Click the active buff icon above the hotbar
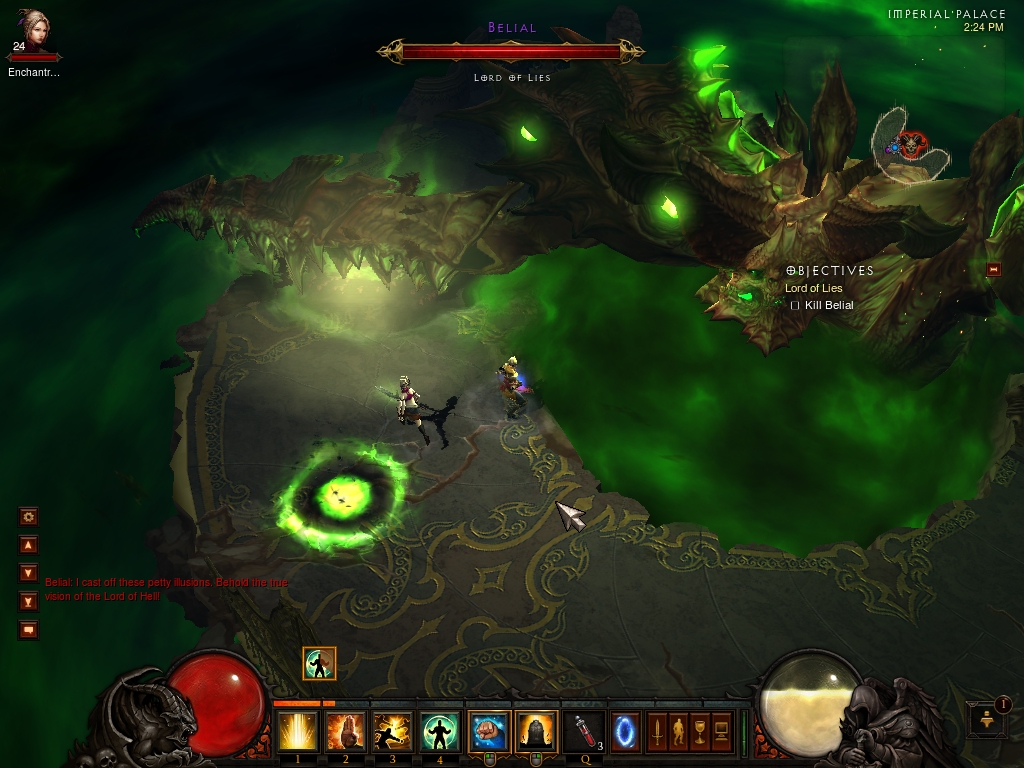 319,663
